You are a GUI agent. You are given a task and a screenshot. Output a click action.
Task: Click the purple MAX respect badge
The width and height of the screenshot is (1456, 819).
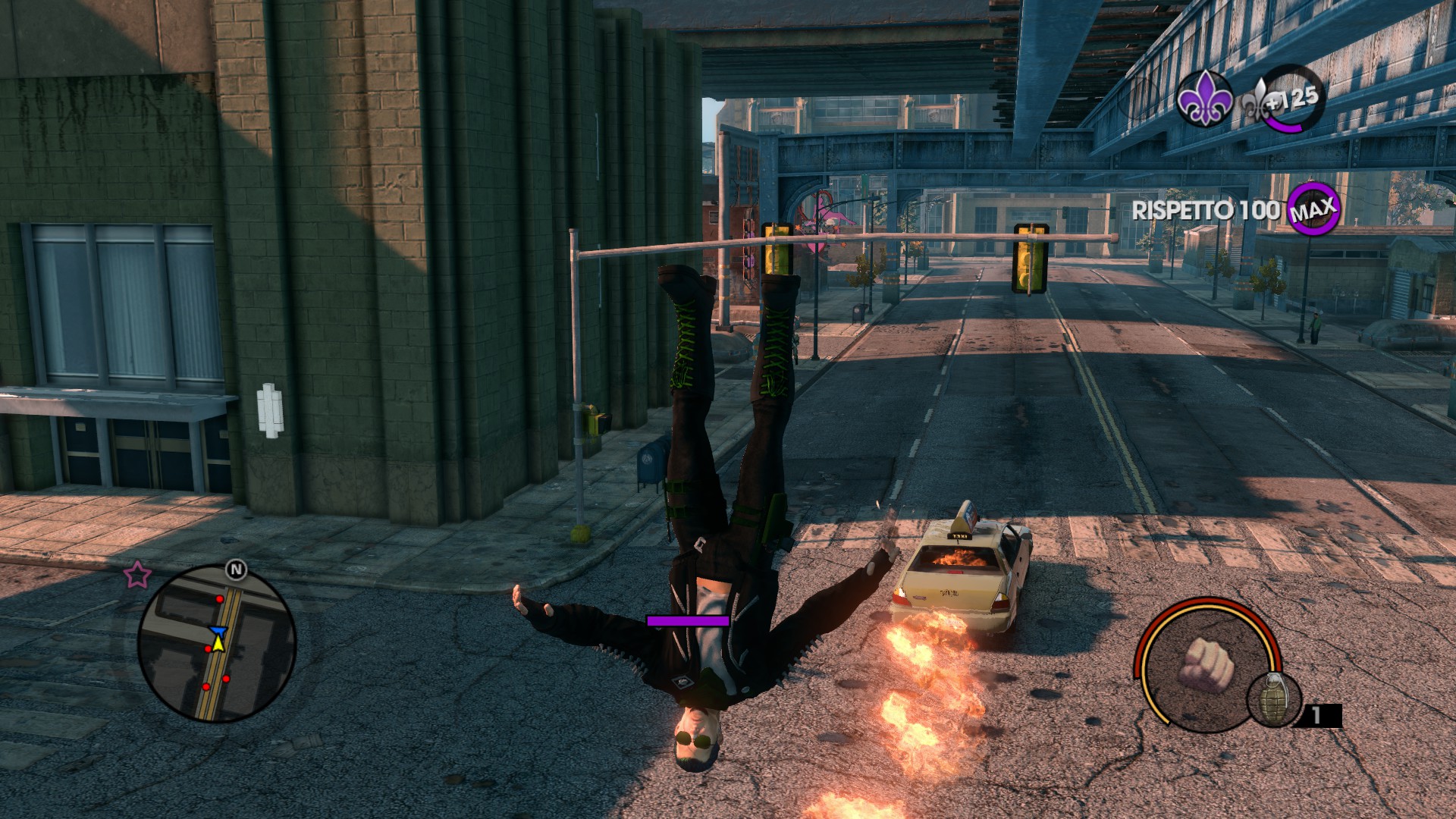[x=1313, y=209]
